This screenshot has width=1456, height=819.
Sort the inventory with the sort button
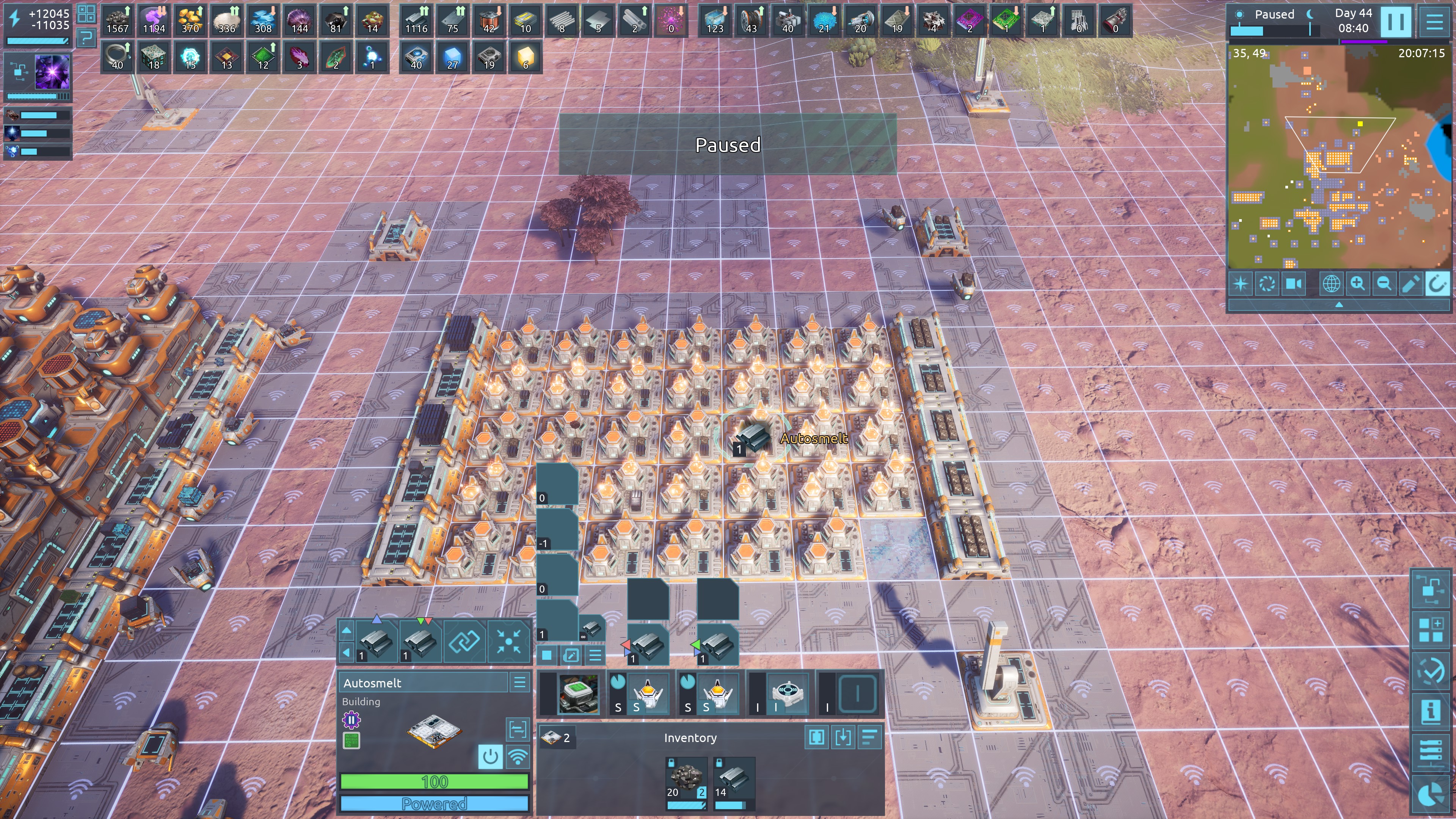[x=870, y=737]
